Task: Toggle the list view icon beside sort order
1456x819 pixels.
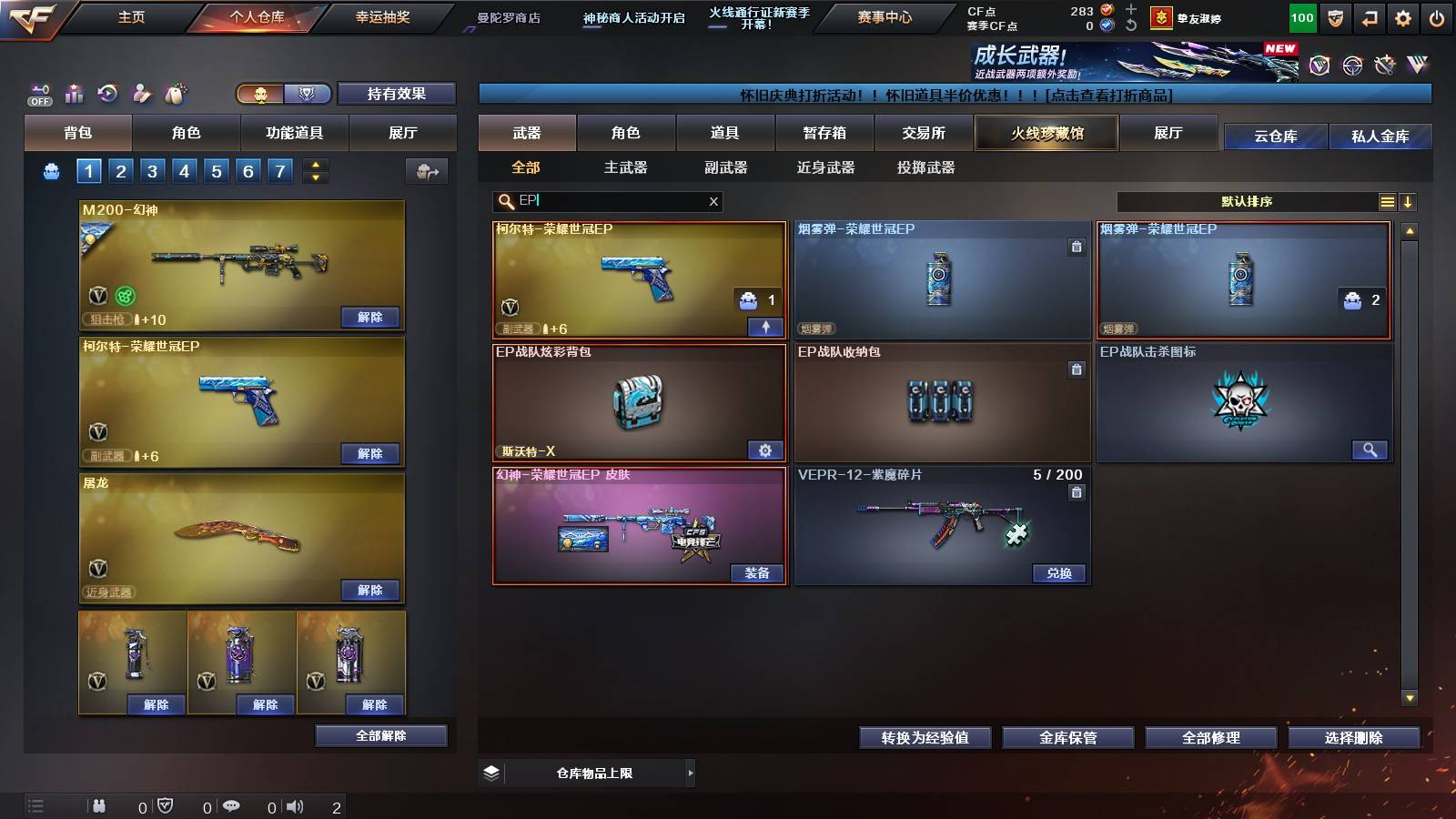Action: 1387,201
